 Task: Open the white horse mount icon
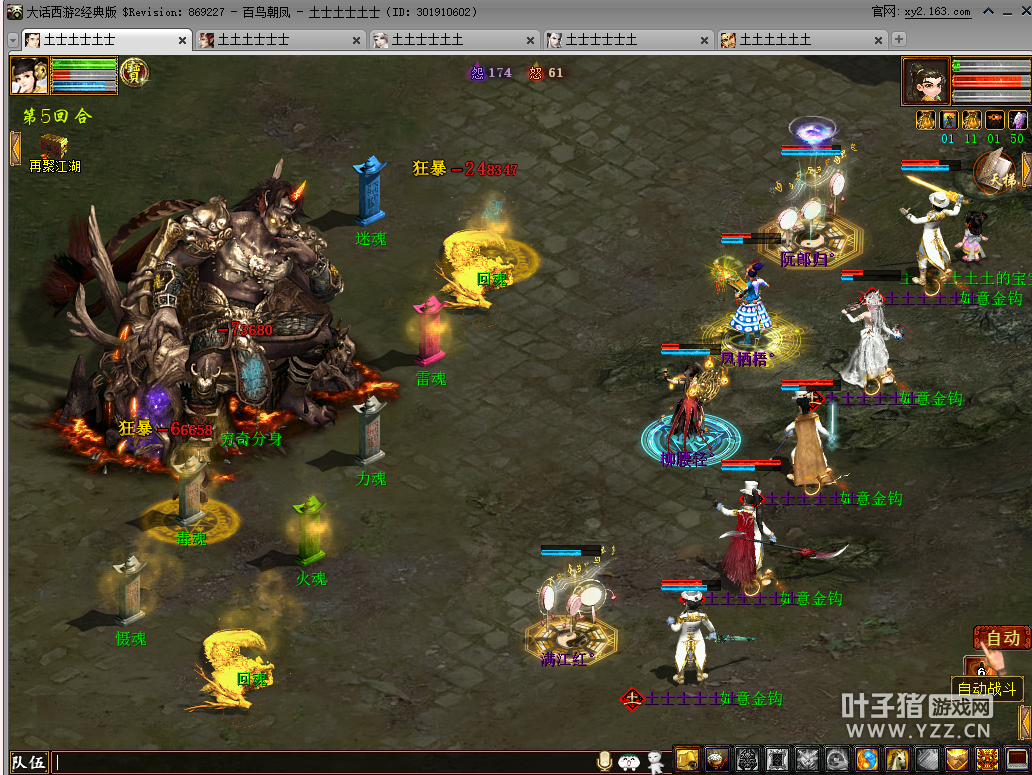click(897, 760)
